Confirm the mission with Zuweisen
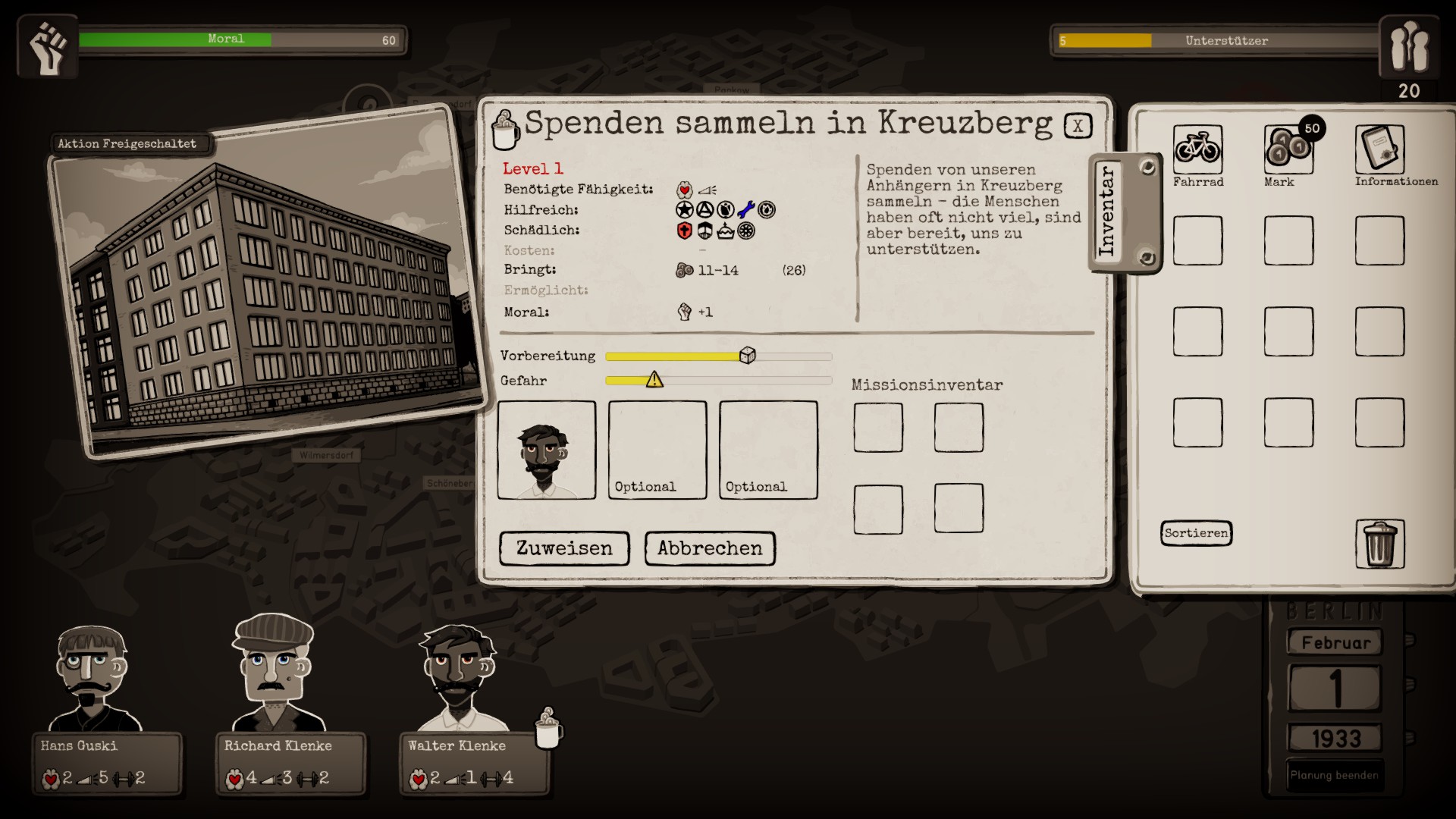 564,548
